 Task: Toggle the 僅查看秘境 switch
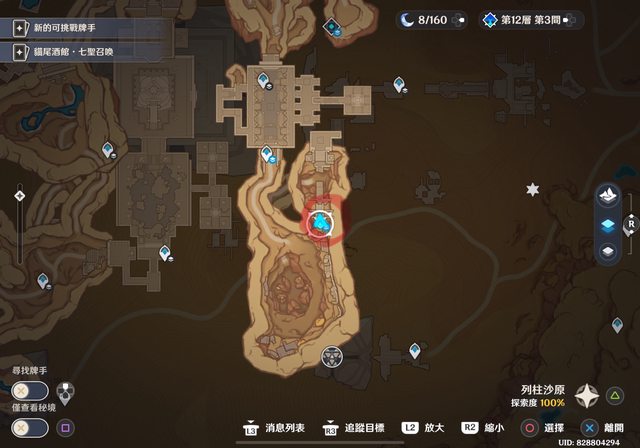tap(28, 427)
